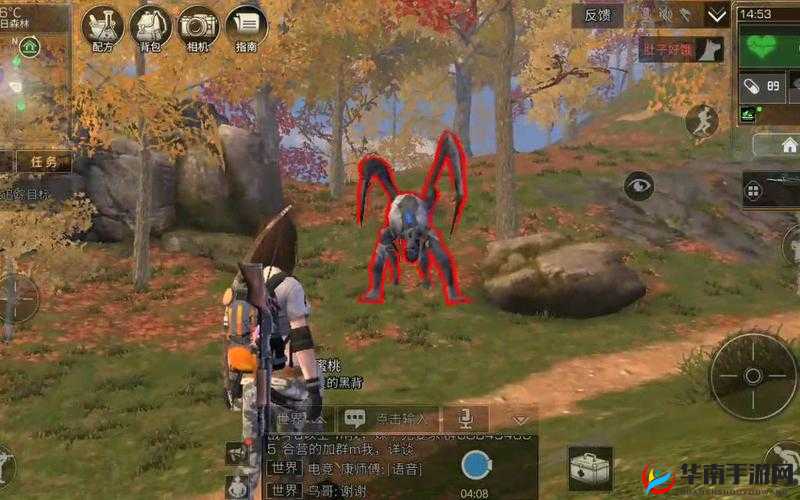
Task: Click the 反馈 feedback button
Action: point(597,15)
